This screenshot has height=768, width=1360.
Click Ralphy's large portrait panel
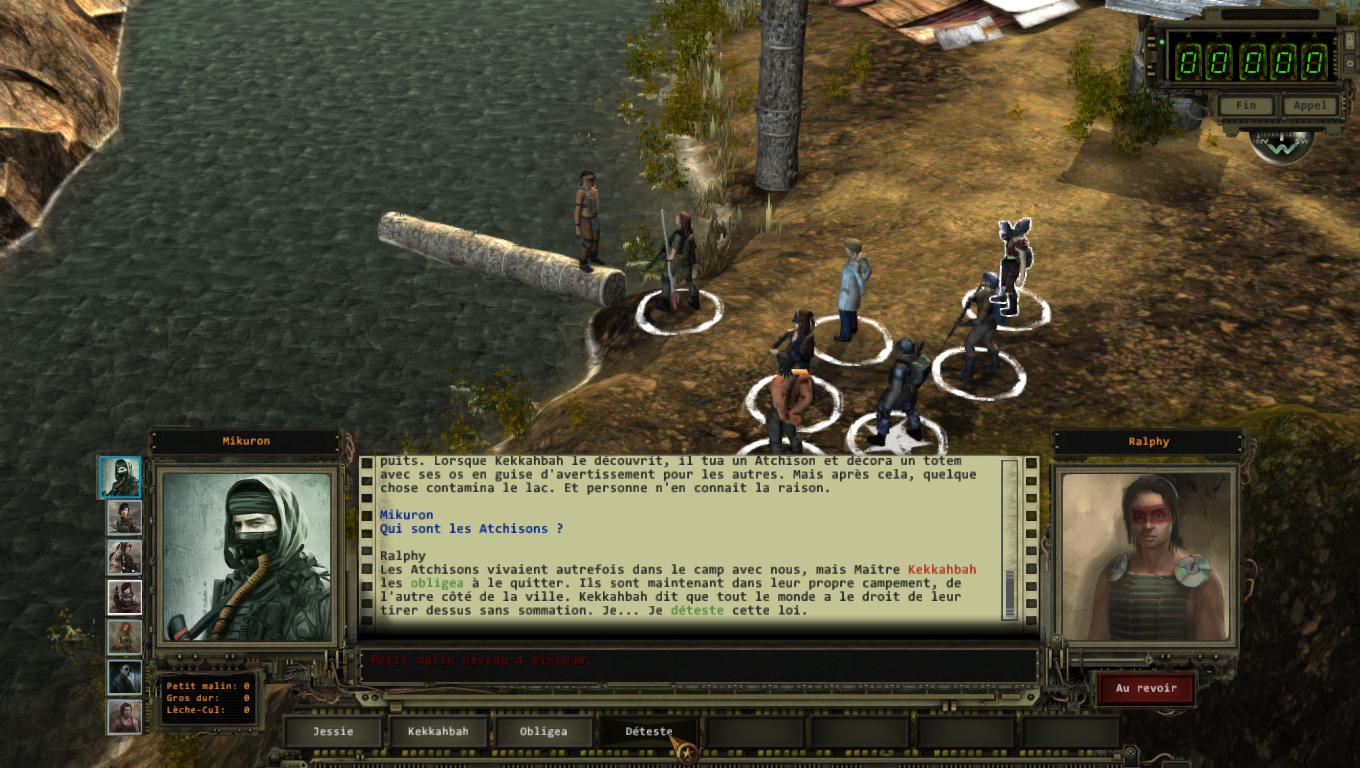click(1145, 556)
